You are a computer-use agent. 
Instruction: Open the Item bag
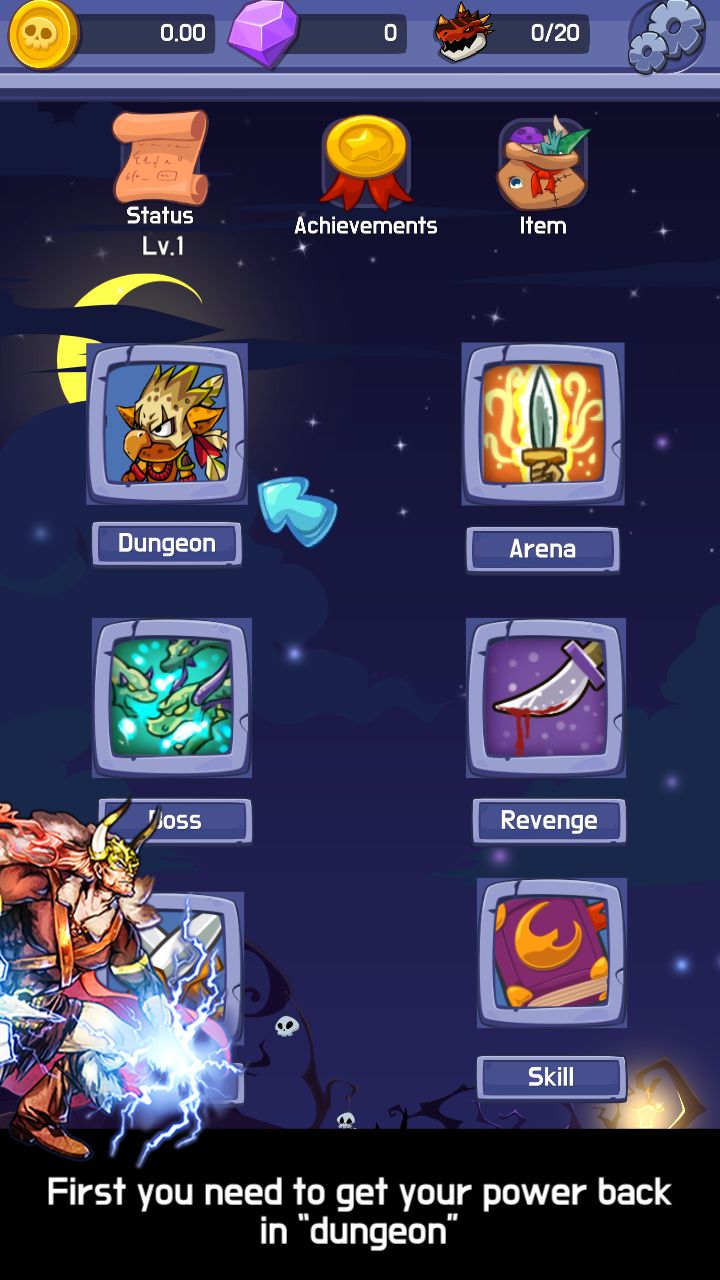pyautogui.click(x=543, y=162)
